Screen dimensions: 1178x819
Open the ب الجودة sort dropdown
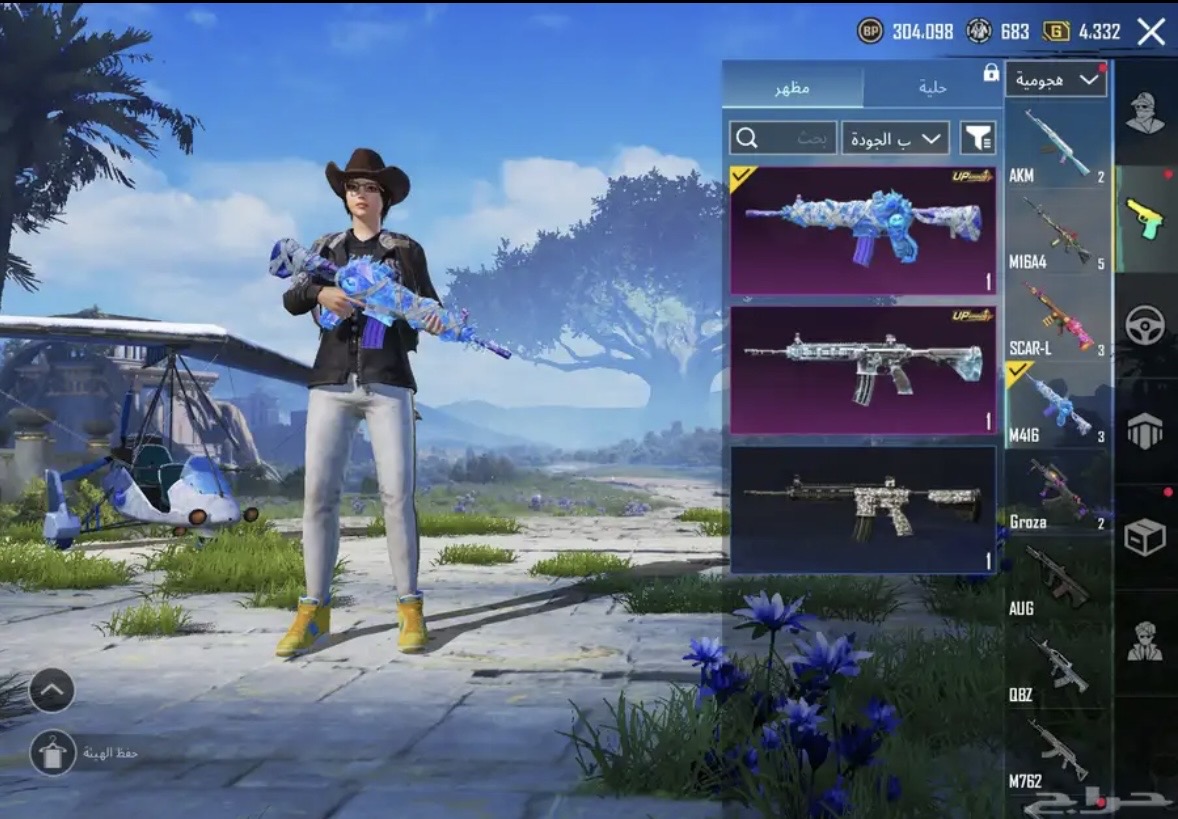(895, 138)
